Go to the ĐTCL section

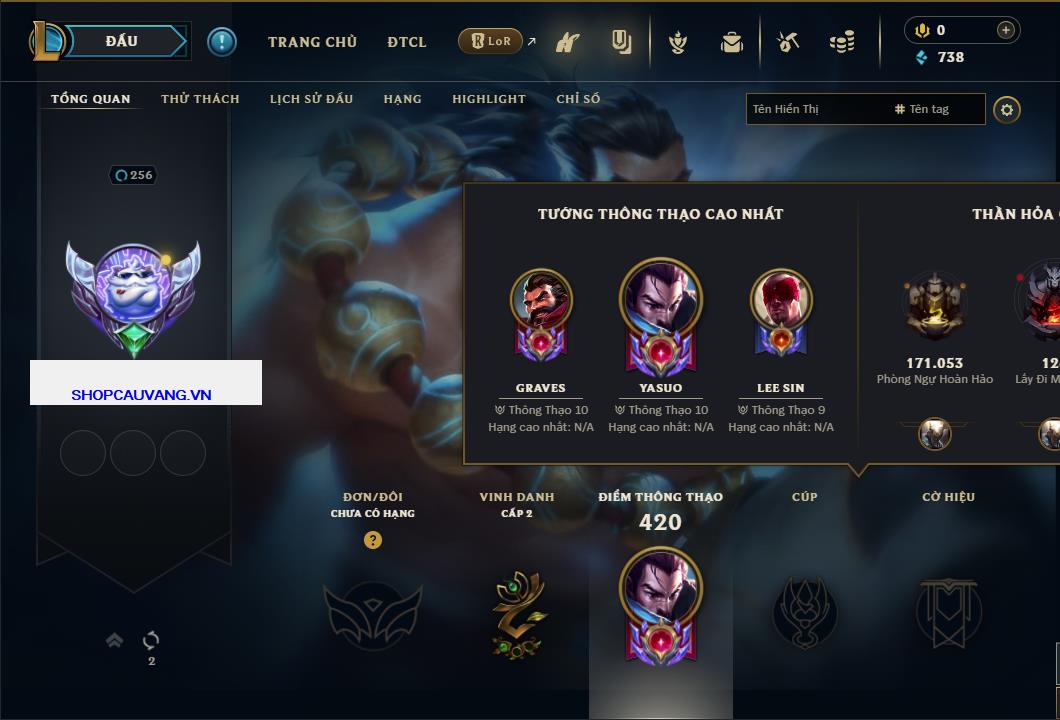point(407,42)
